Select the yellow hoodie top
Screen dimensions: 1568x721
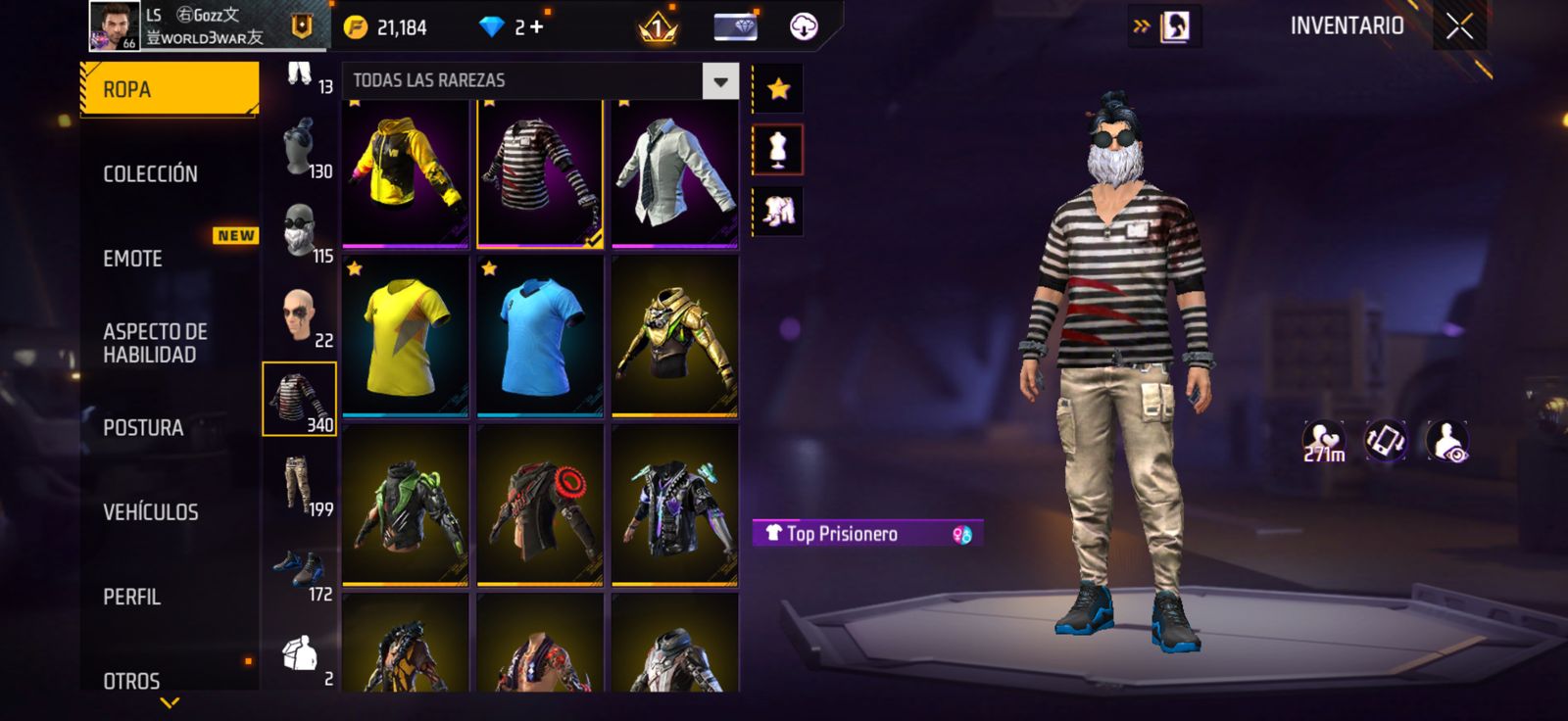pyautogui.click(x=405, y=171)
